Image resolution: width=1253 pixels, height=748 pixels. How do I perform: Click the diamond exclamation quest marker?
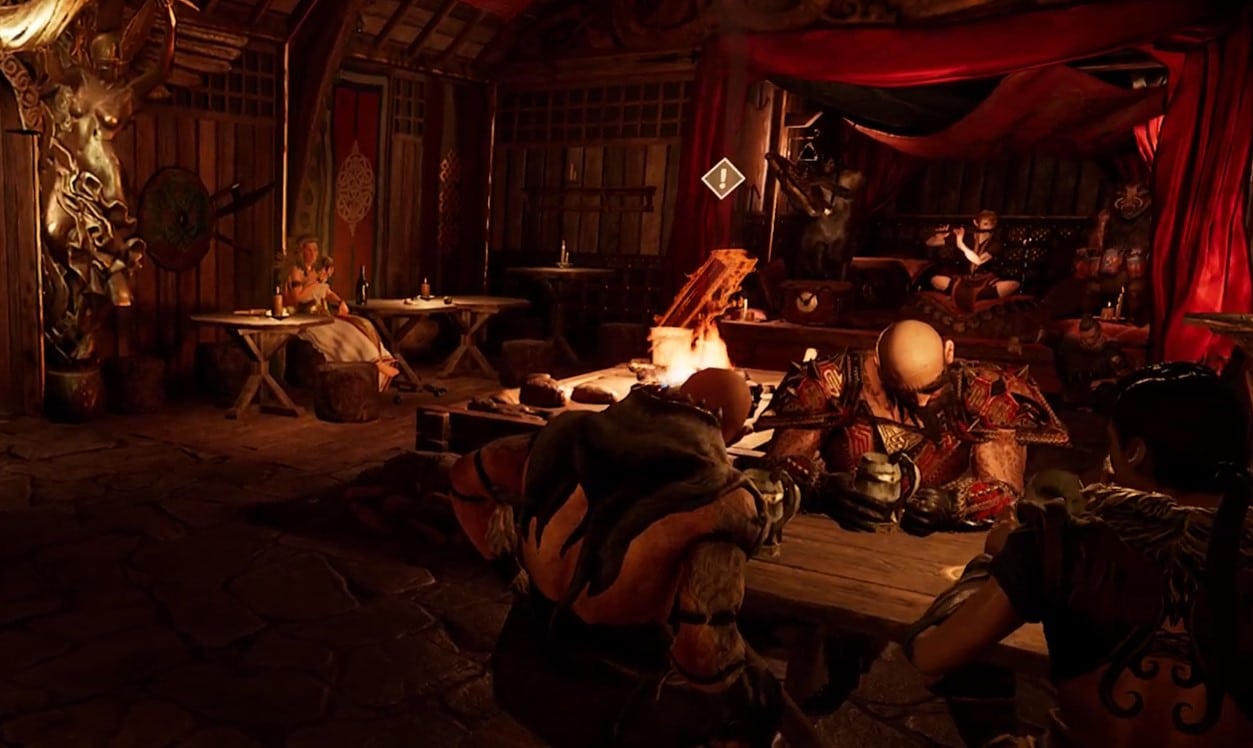click(x=722, y=178)
